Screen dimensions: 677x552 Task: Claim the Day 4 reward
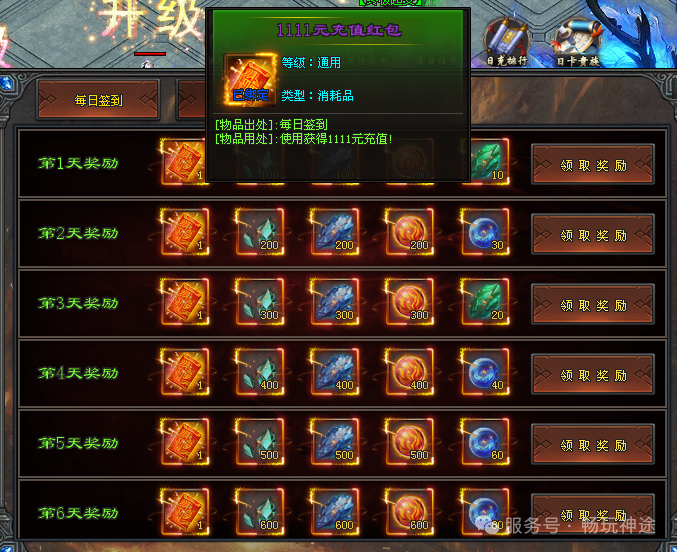(x=593, y=374)
